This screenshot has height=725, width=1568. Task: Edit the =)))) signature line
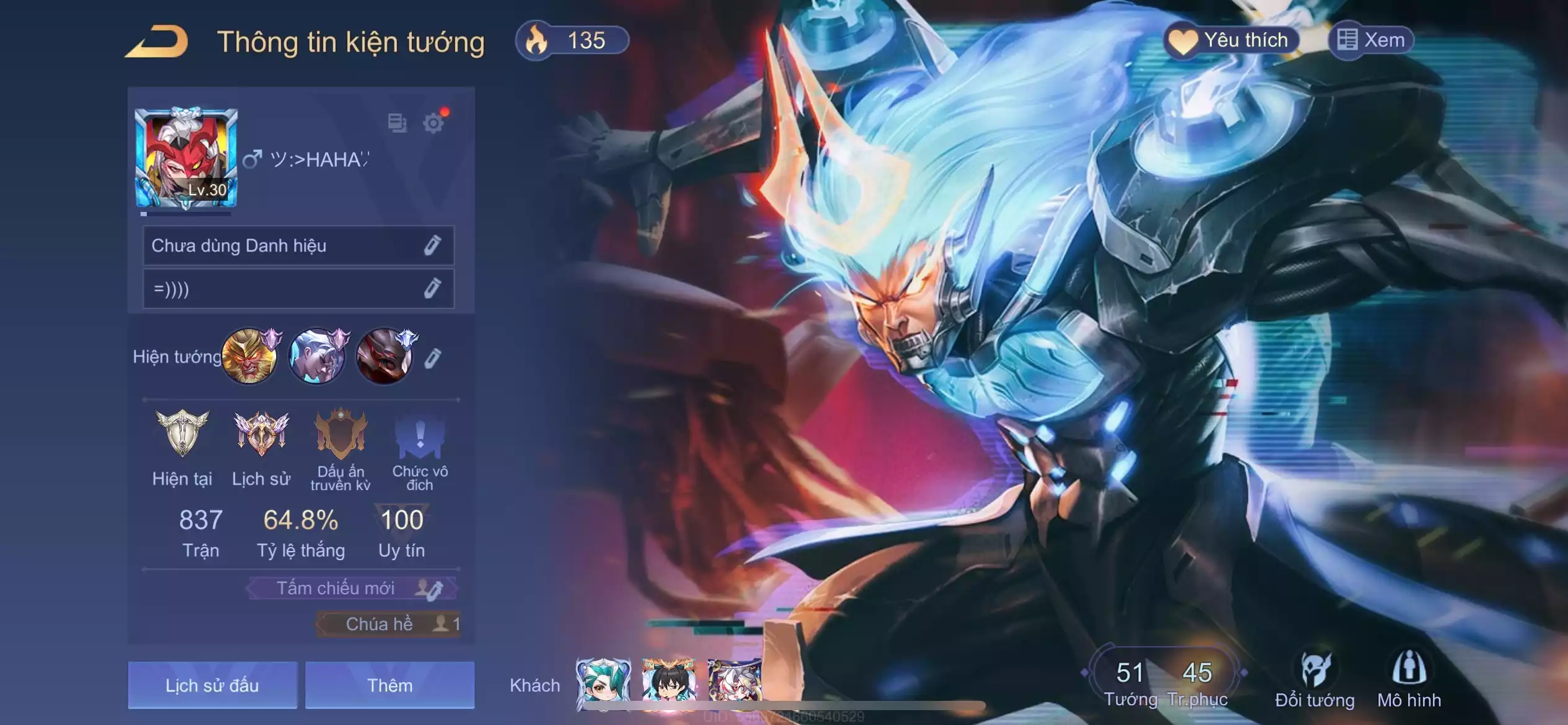432,288
